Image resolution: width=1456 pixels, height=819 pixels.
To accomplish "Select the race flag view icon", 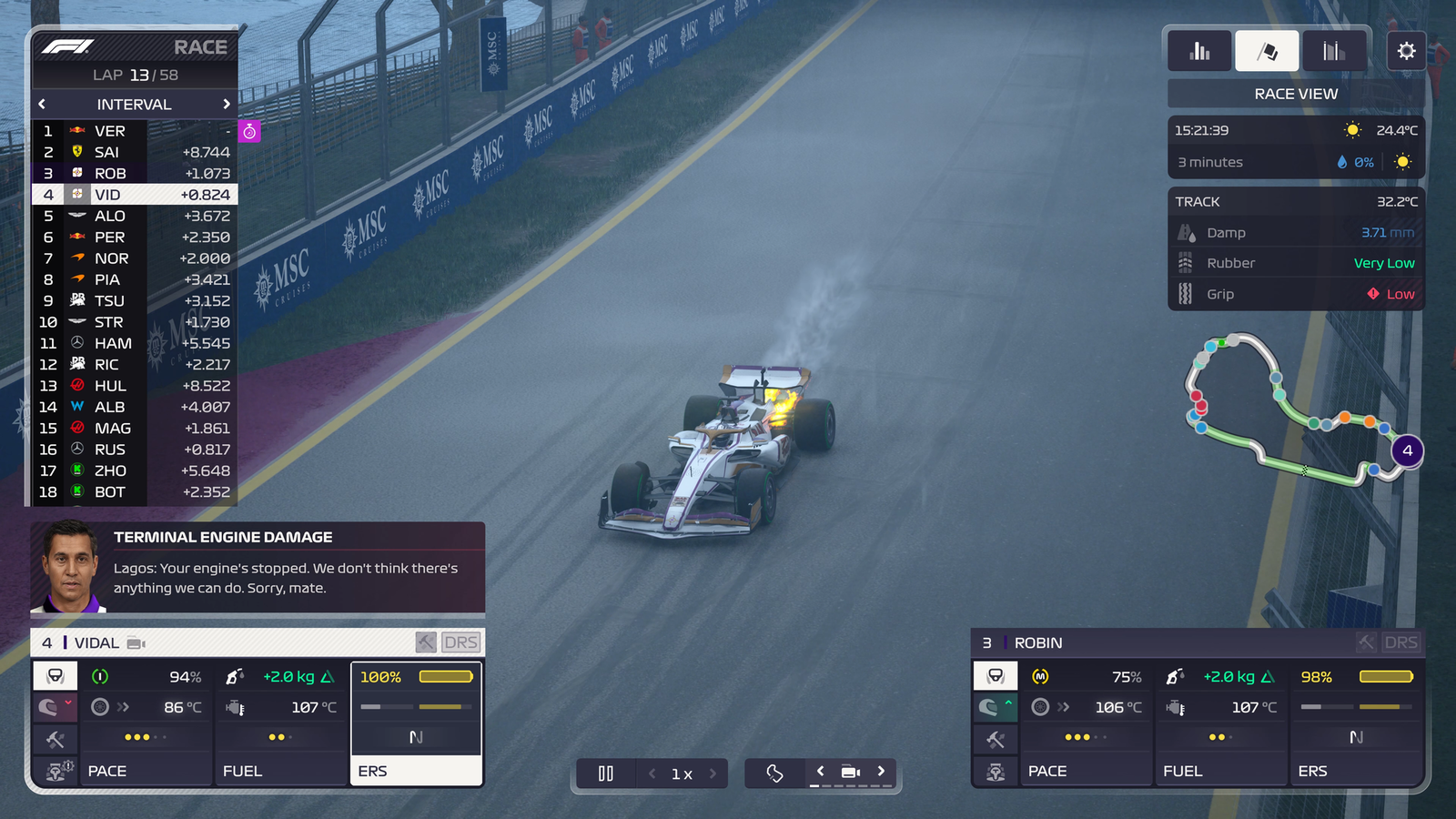I will (1266, 51).
